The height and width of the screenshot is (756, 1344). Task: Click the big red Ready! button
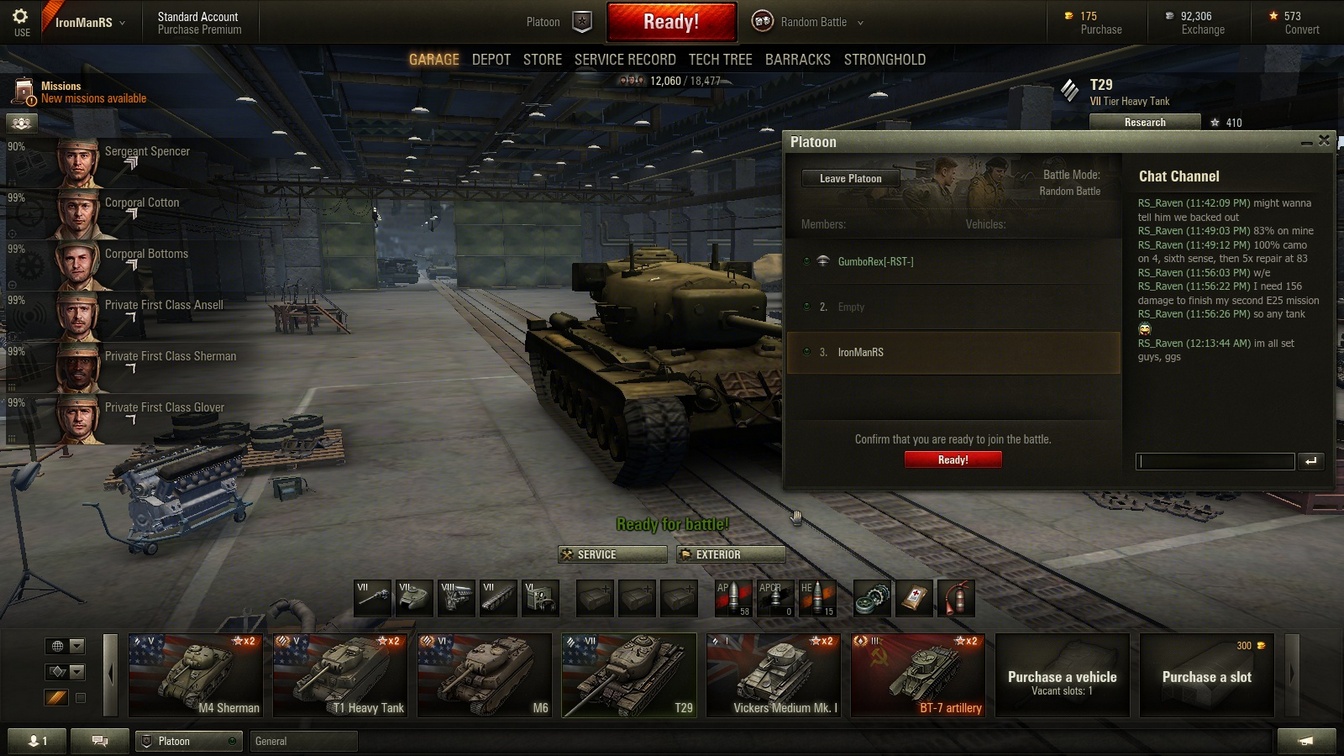click(x=671, y=22)
